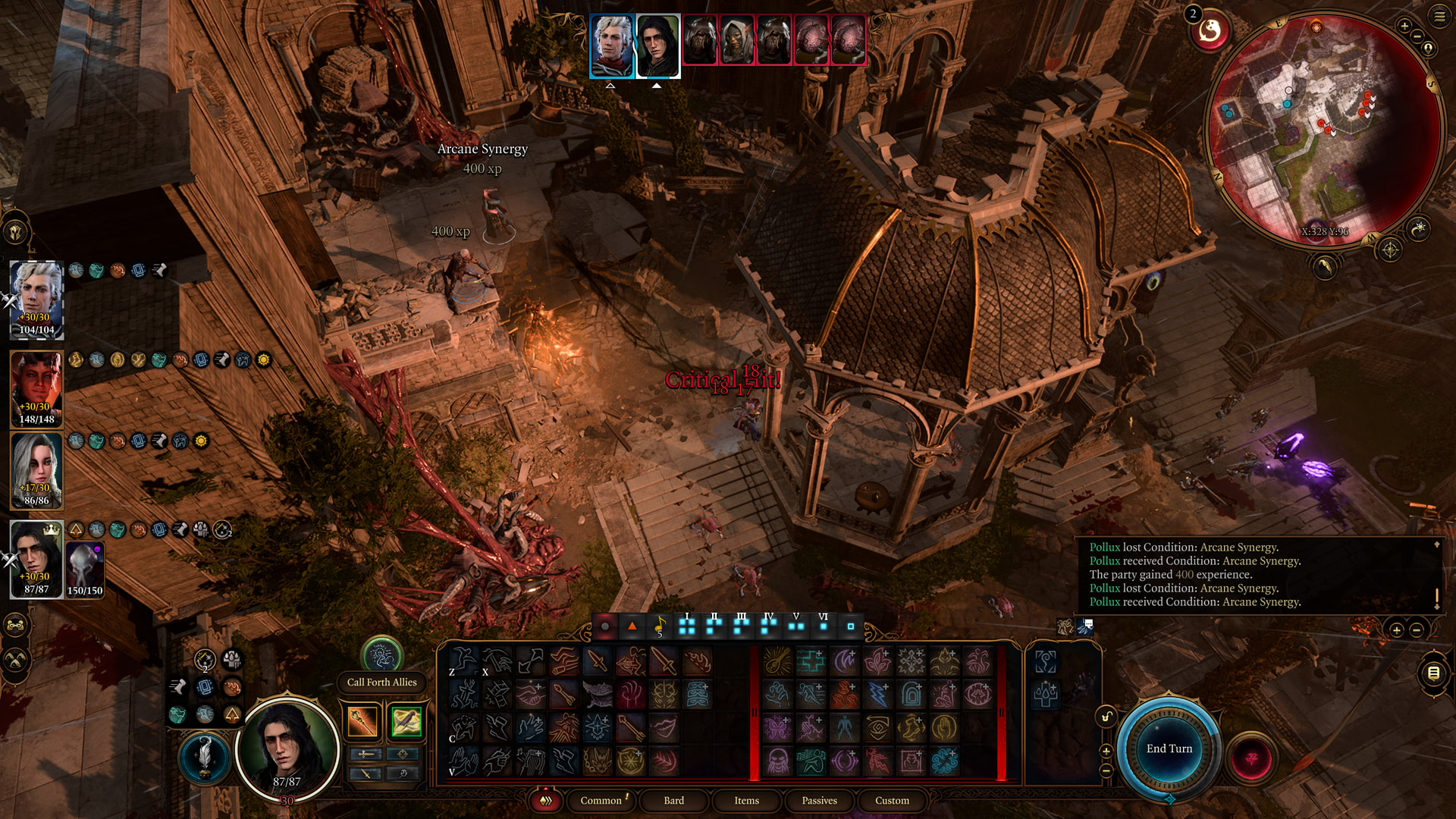
Task: Show the Items hotbar tab
Action: pos(746,800)
